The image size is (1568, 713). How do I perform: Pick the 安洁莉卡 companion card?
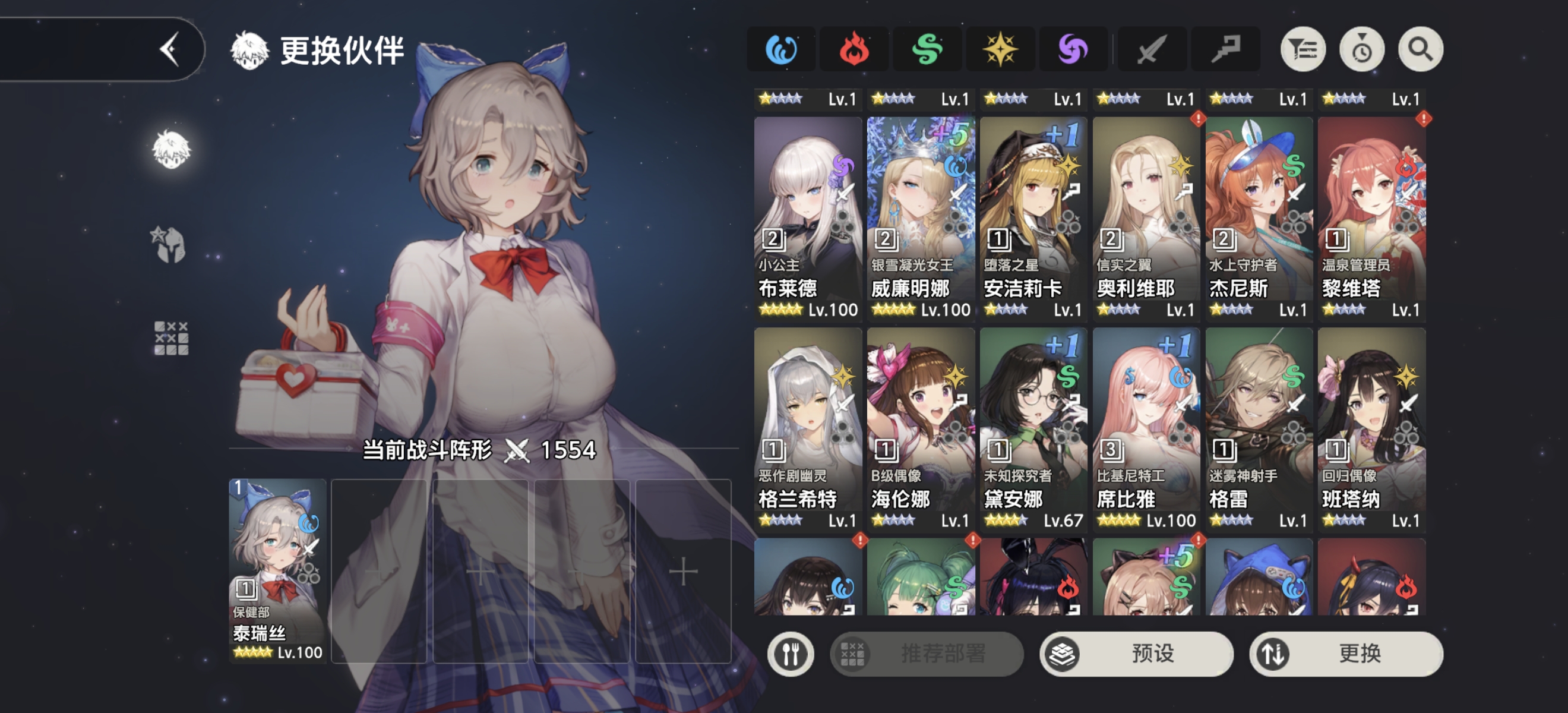[1033, 217]
